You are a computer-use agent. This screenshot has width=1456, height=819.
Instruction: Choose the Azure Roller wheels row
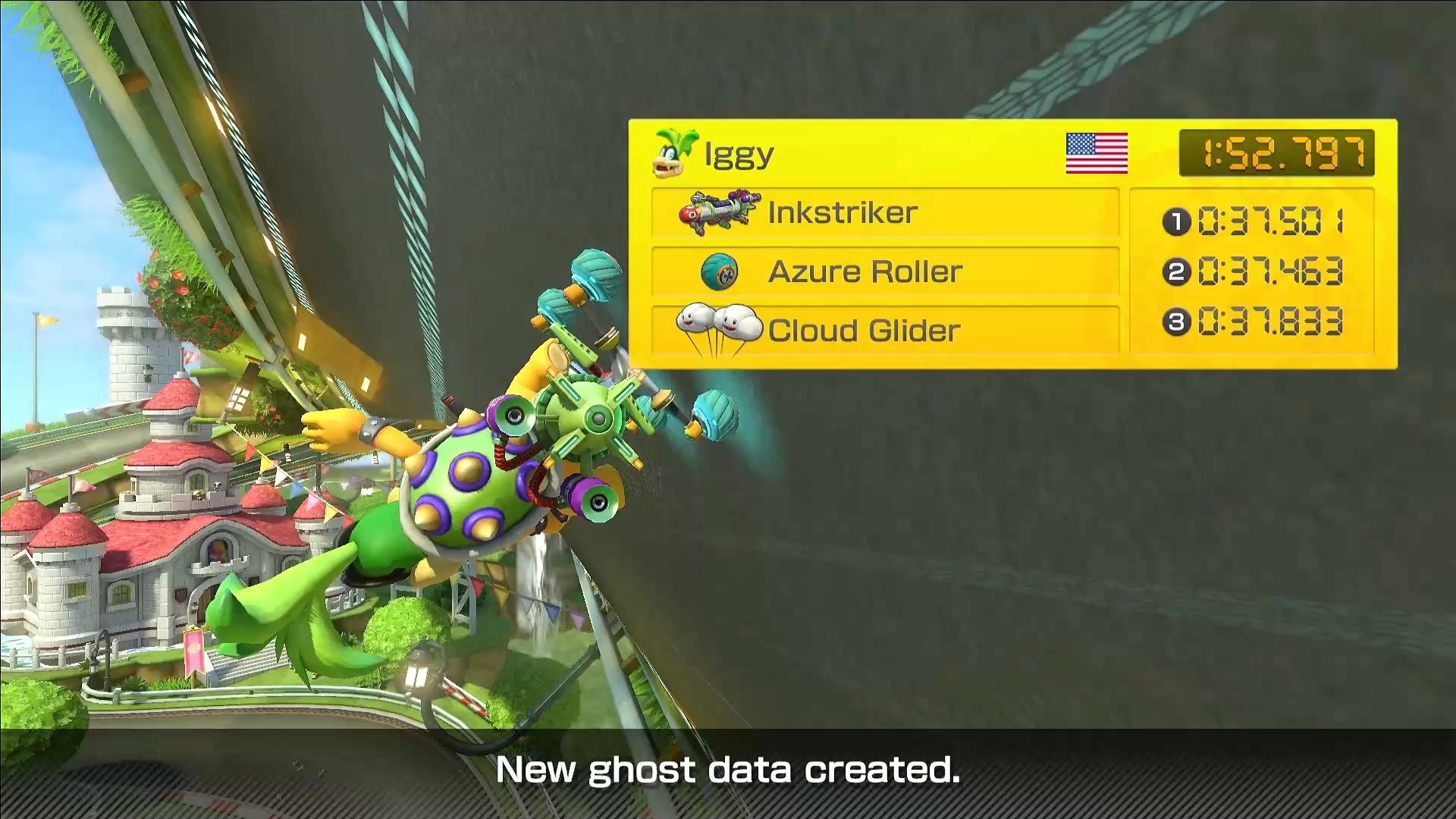pyautogui.click(x=884, y=271)
